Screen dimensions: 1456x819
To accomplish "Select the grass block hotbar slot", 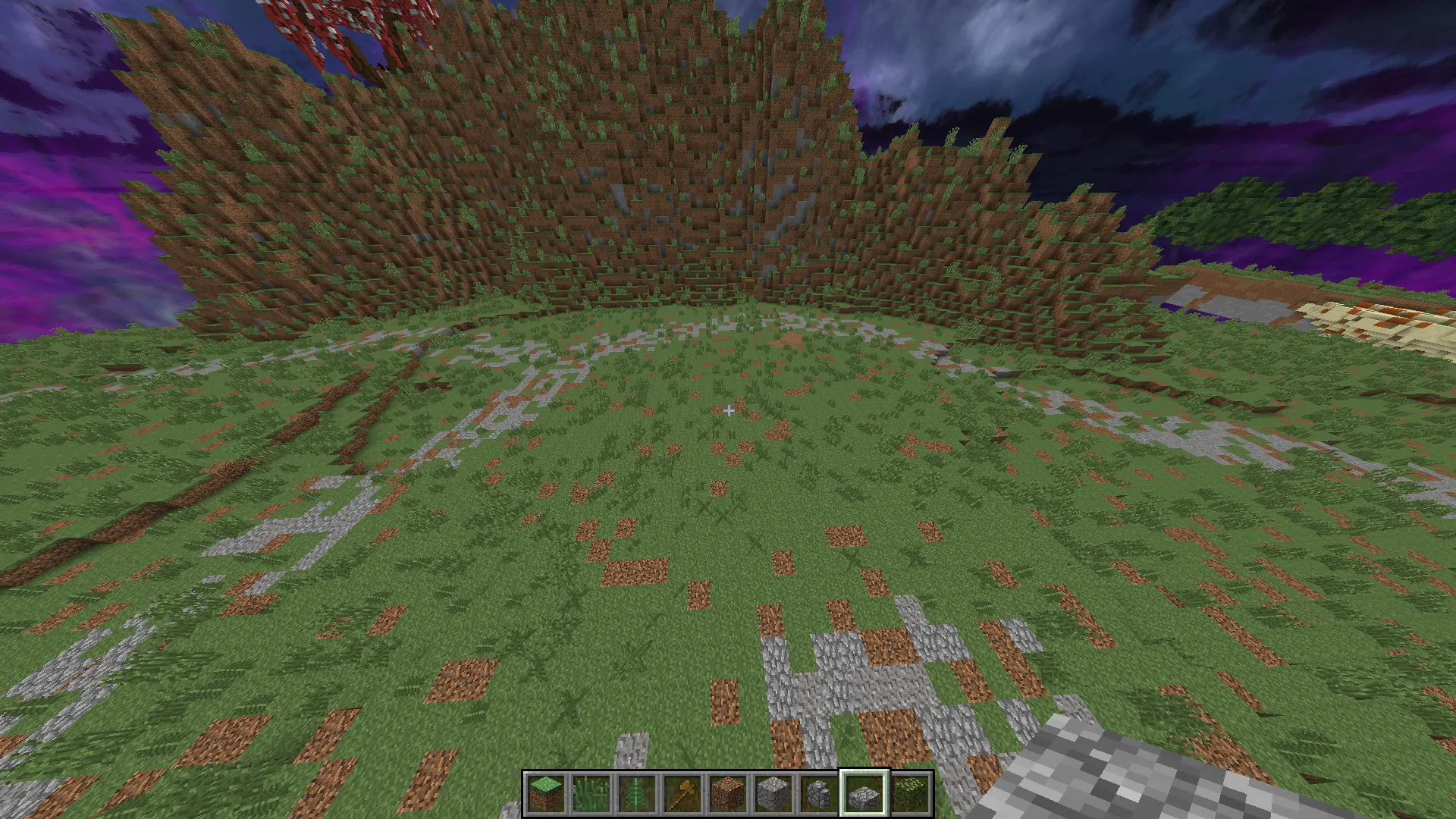I will point(545,794).
